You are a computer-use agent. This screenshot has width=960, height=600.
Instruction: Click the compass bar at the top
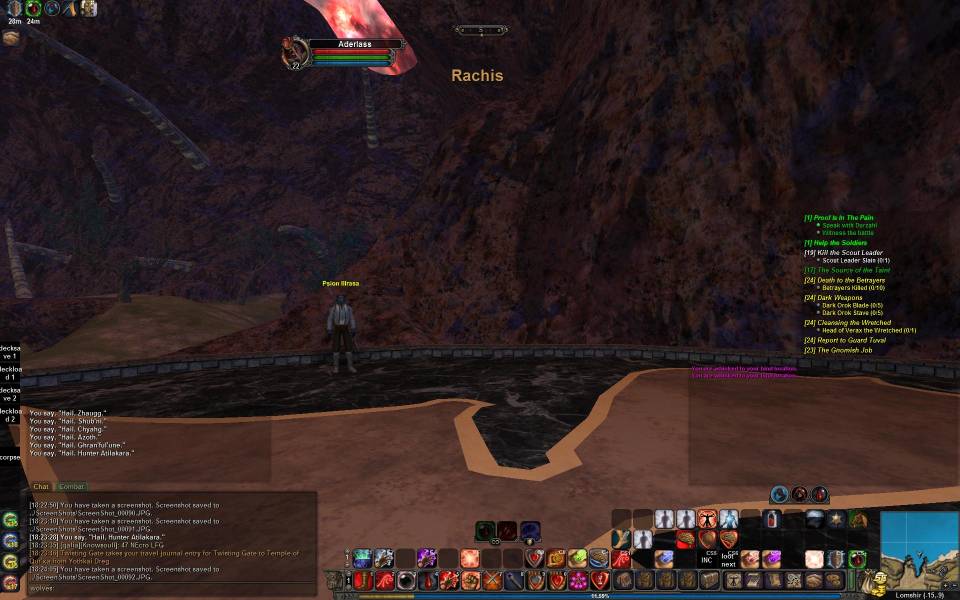481,30
